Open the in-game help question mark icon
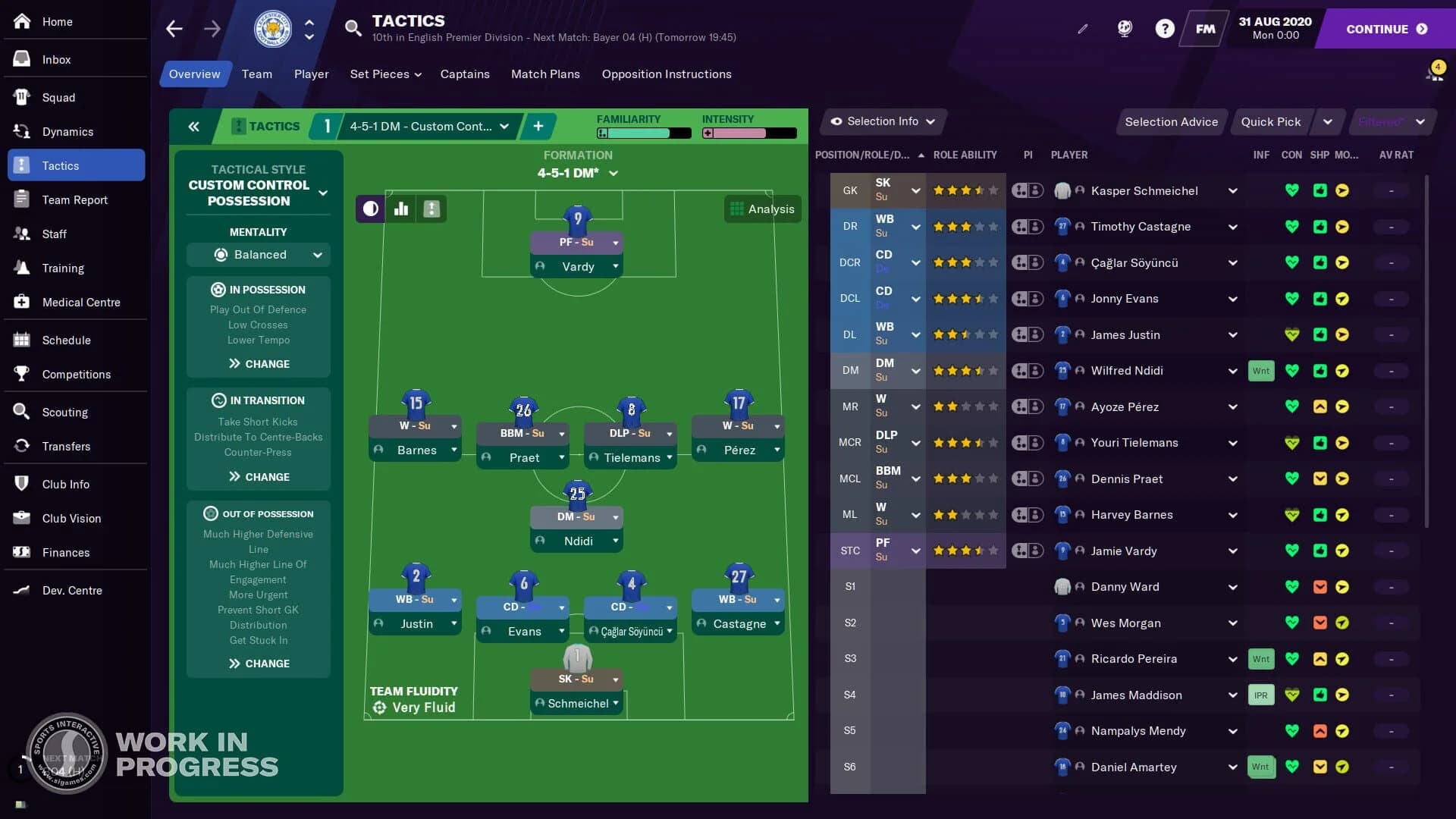Screen dimensions: 1456x819 coord(1163,28)
